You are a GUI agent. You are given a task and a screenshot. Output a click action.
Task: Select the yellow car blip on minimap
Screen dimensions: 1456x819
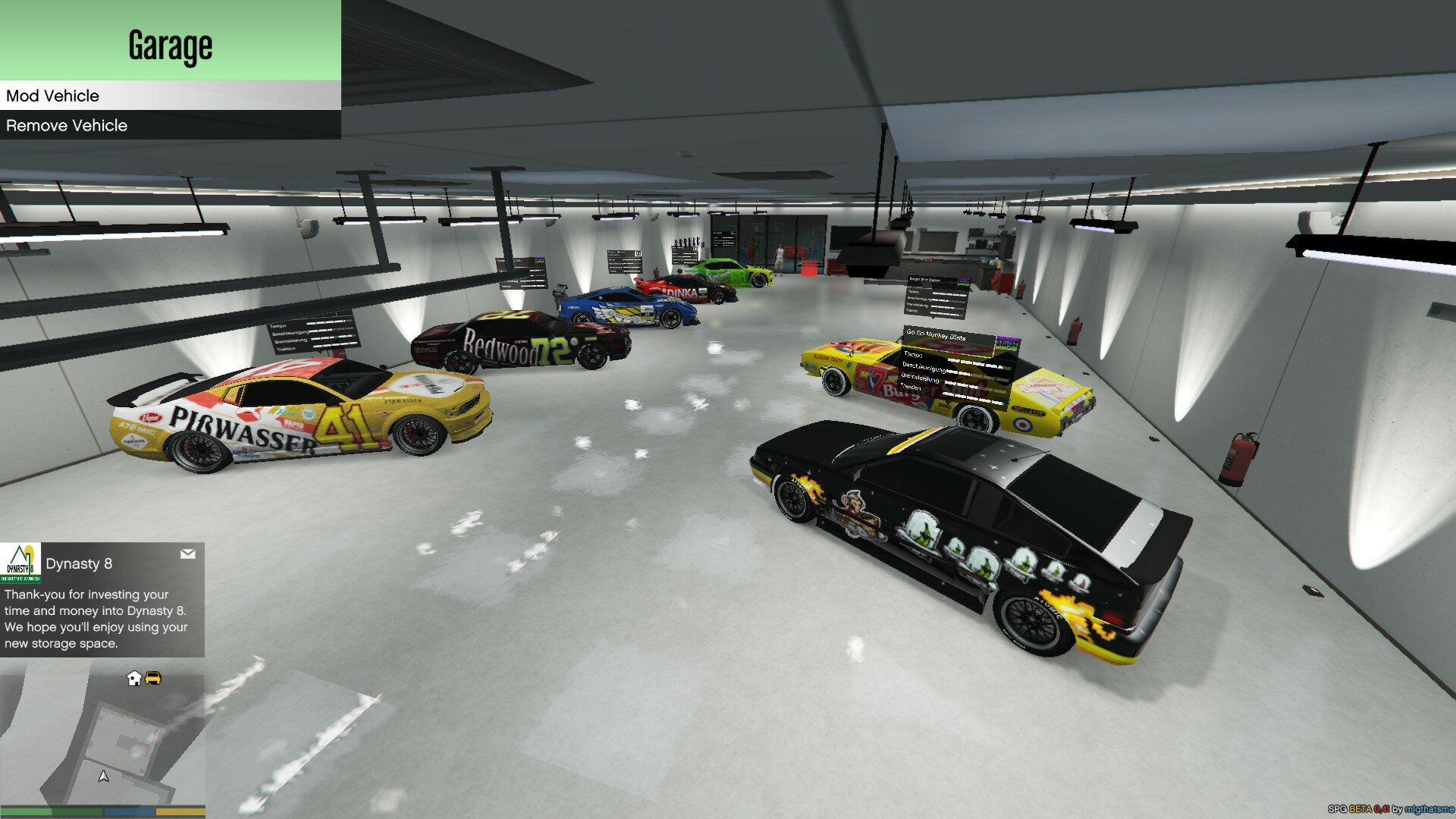[x=153, y=678]
